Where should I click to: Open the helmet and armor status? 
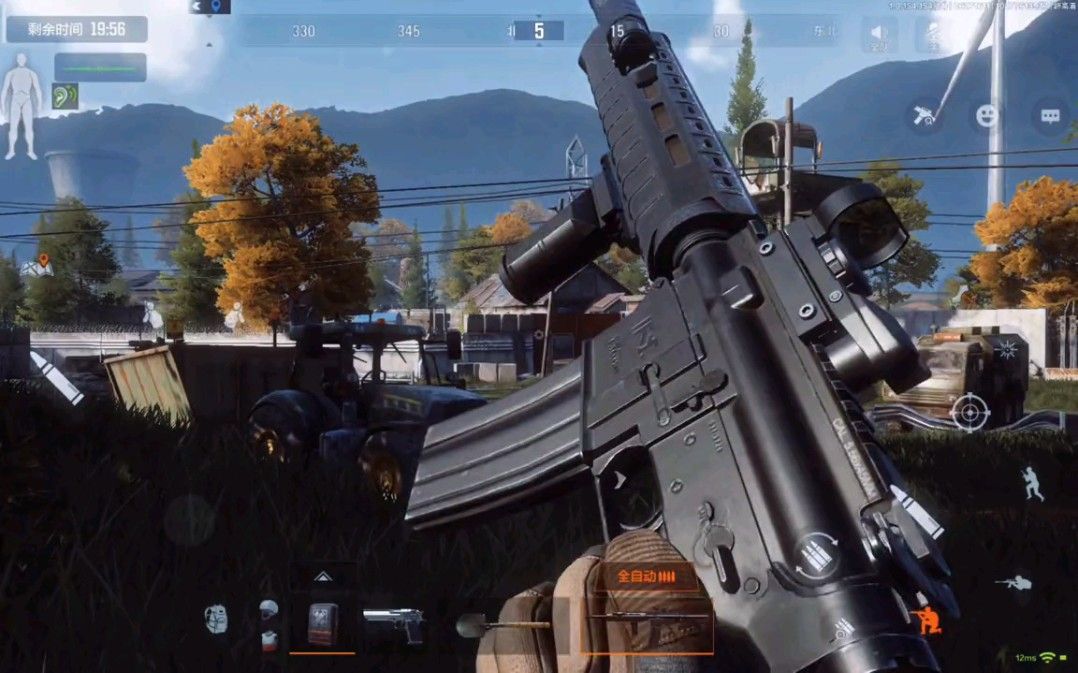268,624
